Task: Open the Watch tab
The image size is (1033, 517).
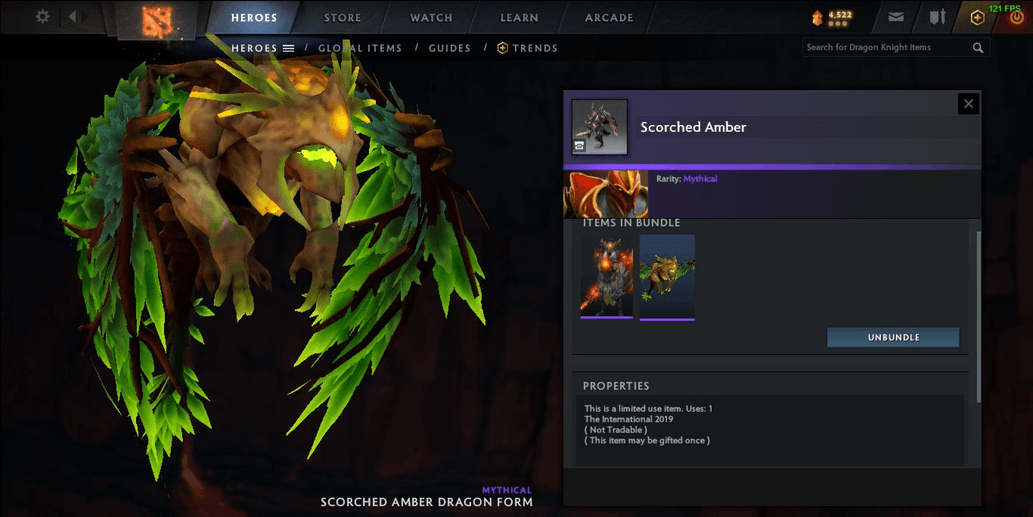Action: [x=431, y=18]
